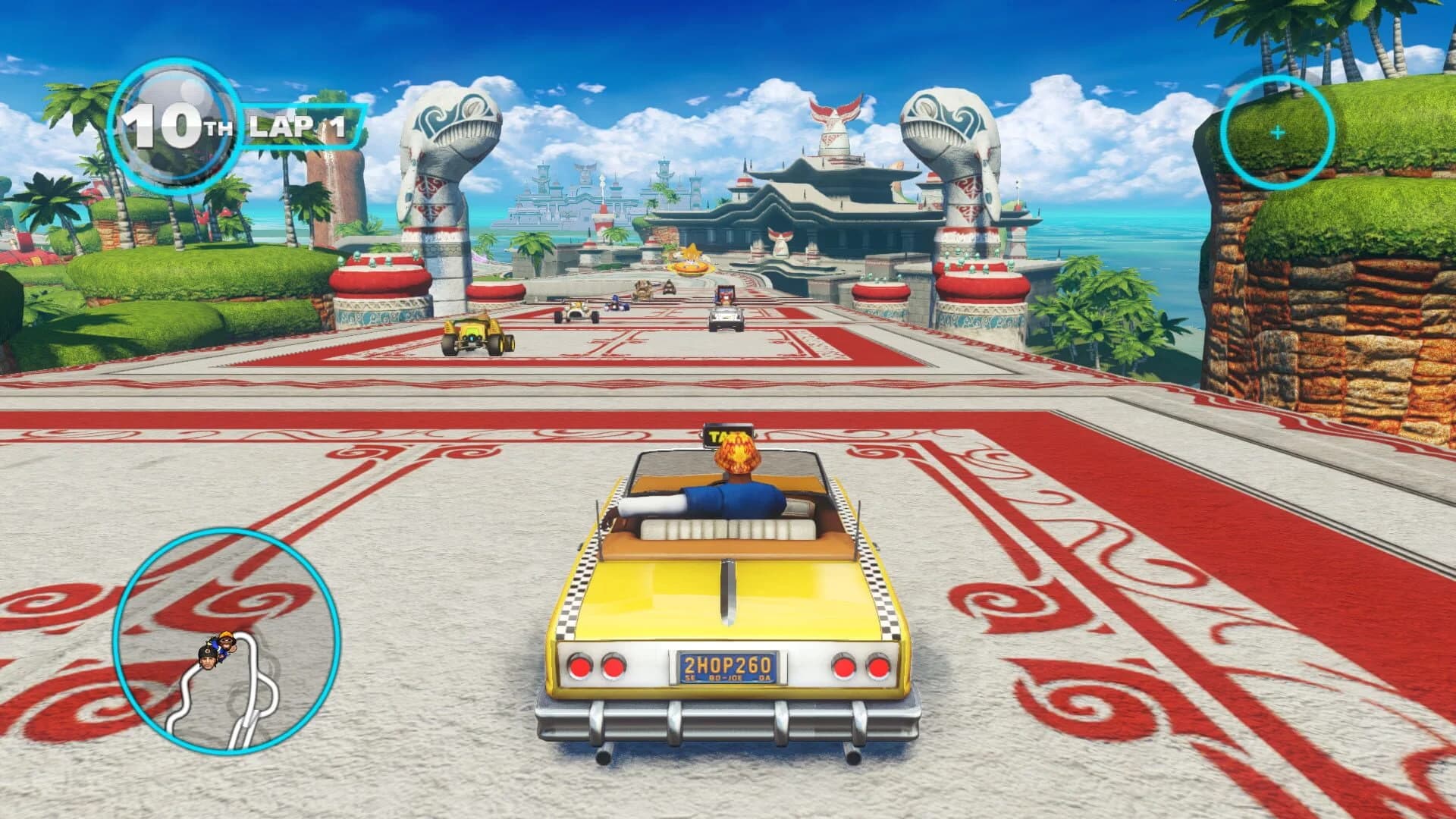Expand the position badge next to 10TH

pyautogui.click(x=174, y=125)
